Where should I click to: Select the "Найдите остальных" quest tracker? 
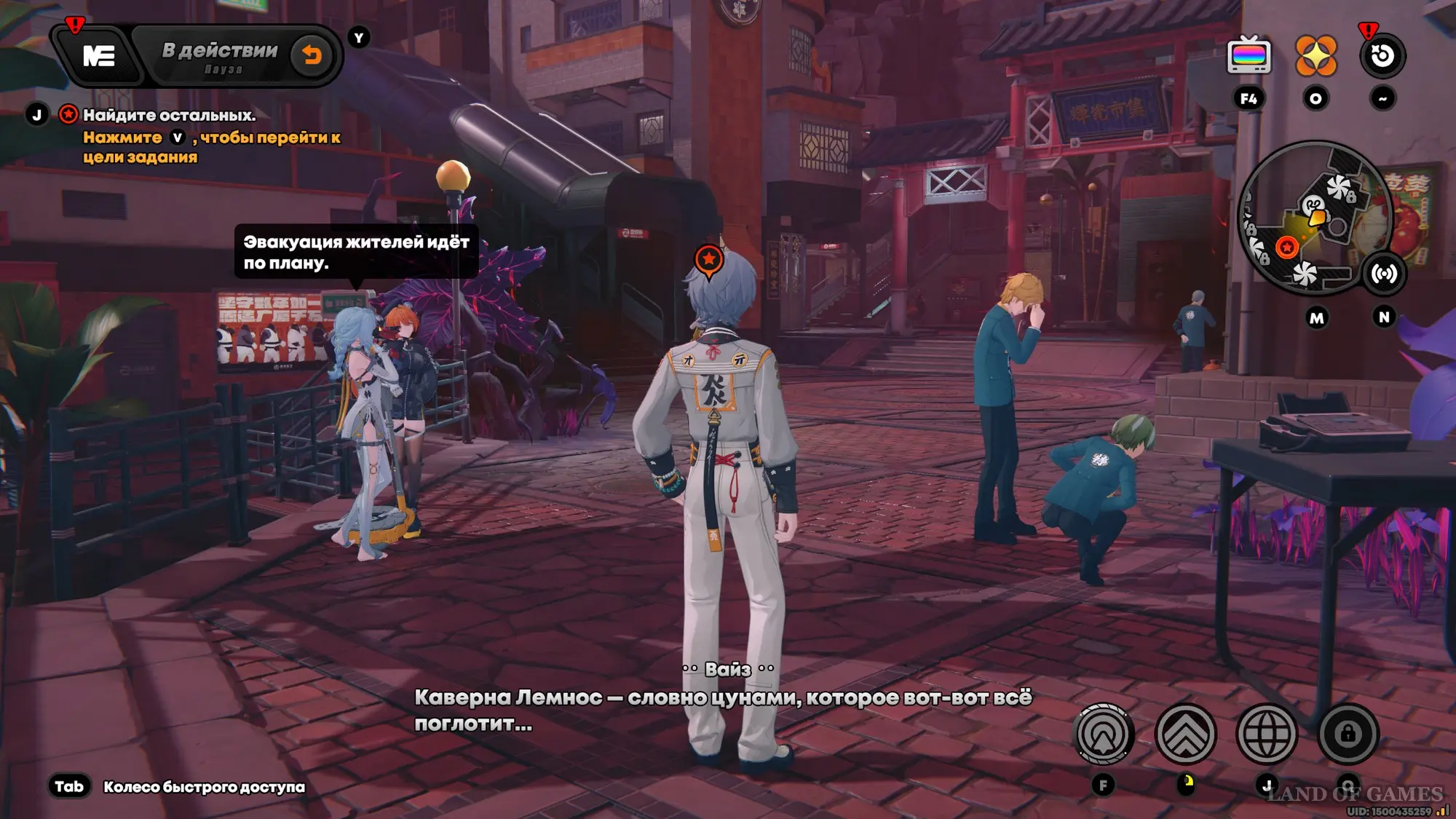[169, 115]
